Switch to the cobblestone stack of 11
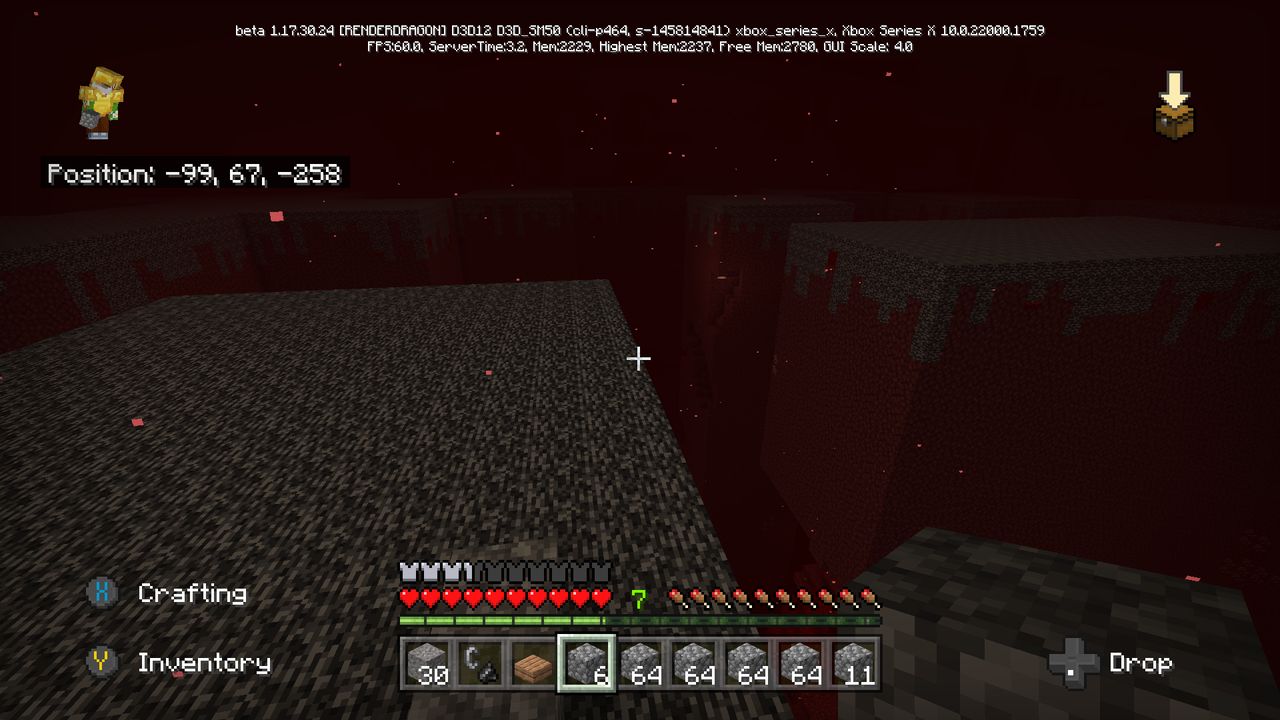Screen dimensions: 1280x720 point(856,663)
